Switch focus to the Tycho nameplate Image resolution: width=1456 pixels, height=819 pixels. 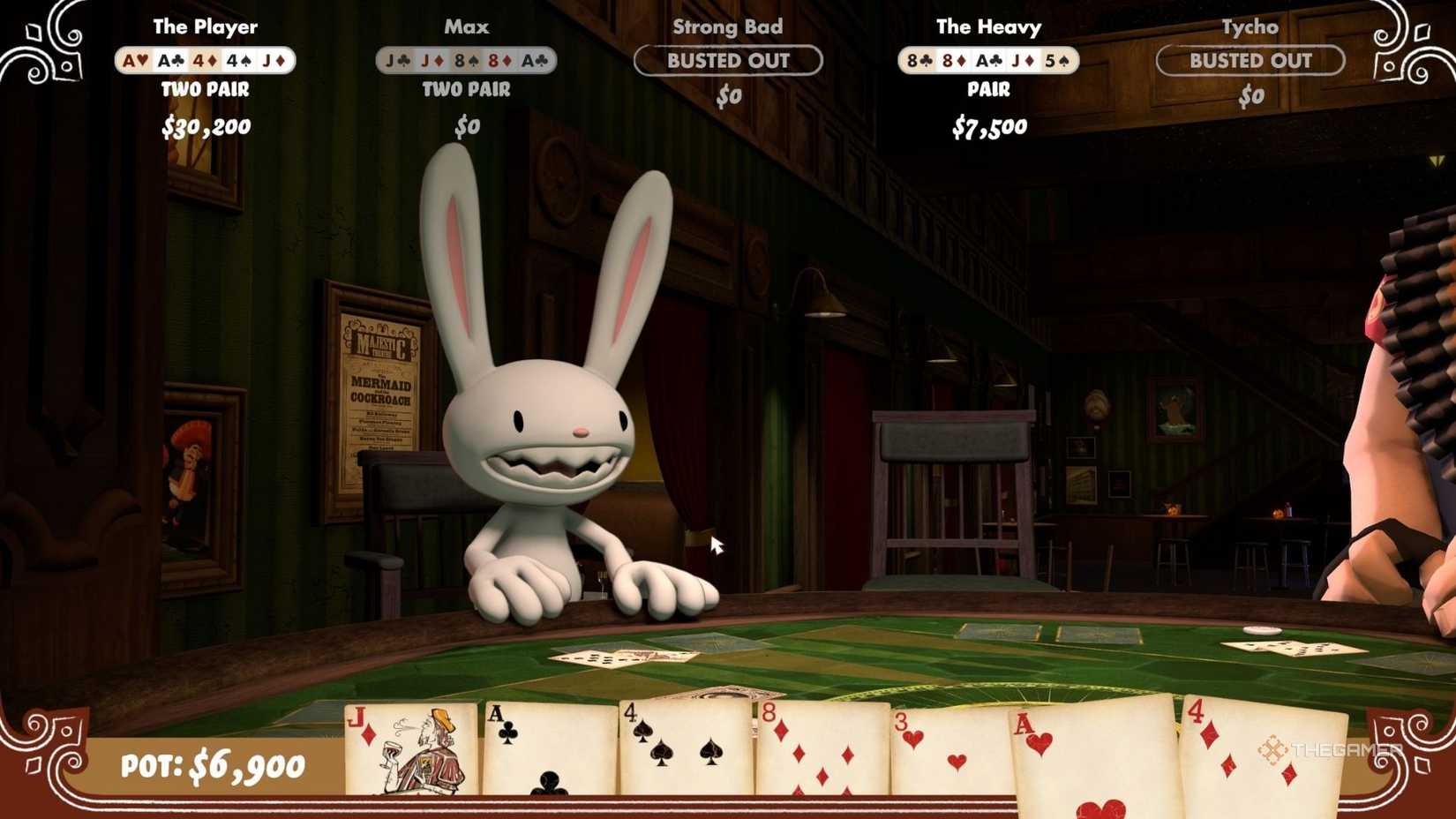(x=1250, y=26)
